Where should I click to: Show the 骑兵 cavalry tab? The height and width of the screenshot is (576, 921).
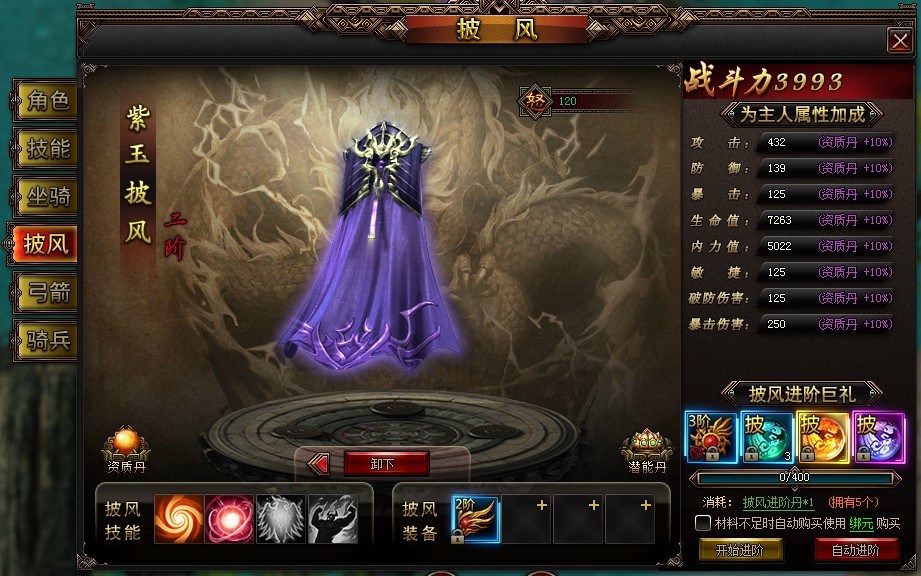point(46,340)
